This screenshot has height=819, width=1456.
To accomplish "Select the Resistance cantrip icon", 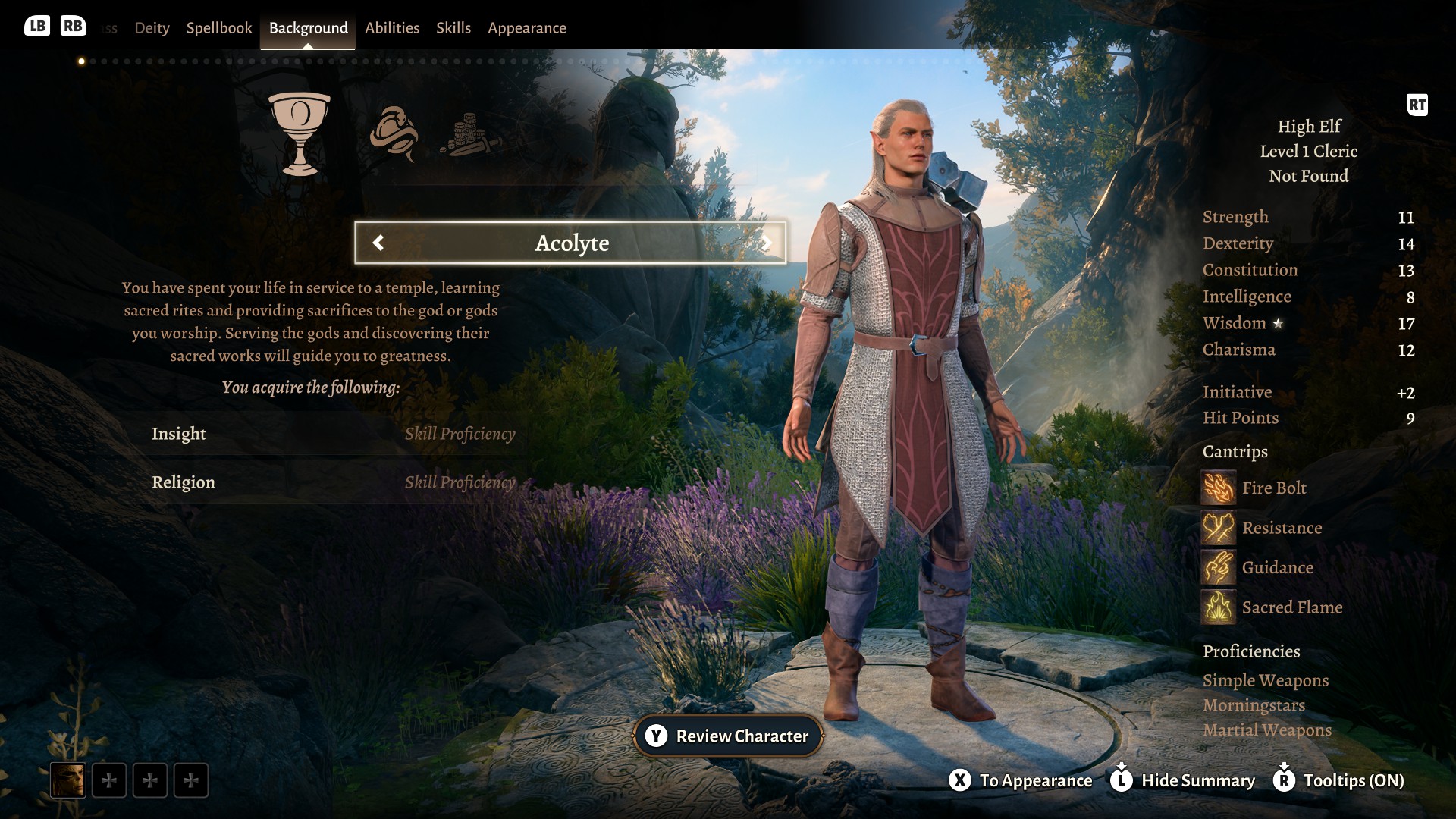I will coord(1218,528).
